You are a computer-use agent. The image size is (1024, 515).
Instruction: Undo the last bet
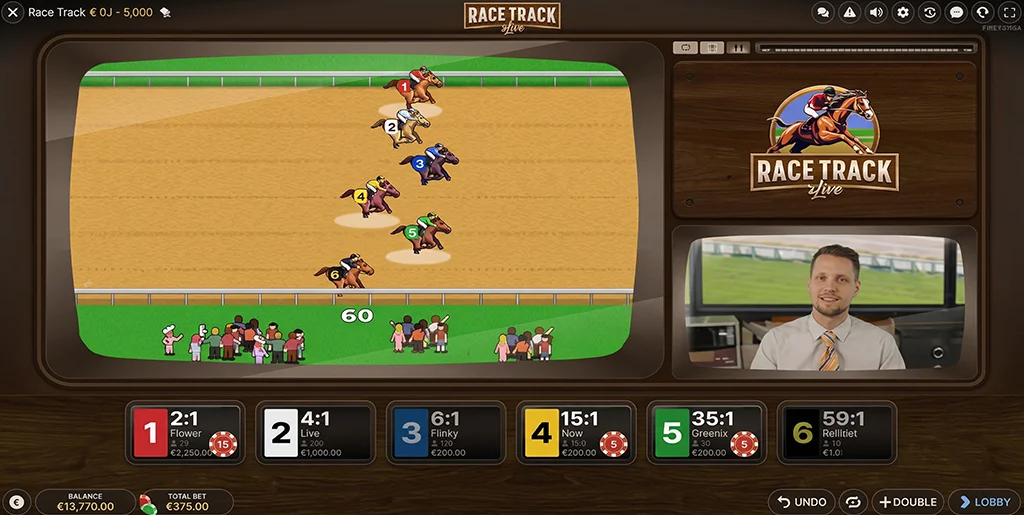click(x=802, y=501)
